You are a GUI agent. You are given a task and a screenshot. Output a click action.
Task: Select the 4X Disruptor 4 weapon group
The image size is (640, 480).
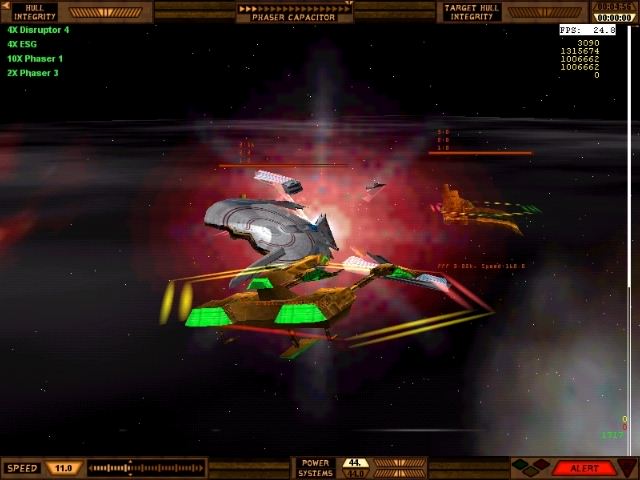point(38,30)
